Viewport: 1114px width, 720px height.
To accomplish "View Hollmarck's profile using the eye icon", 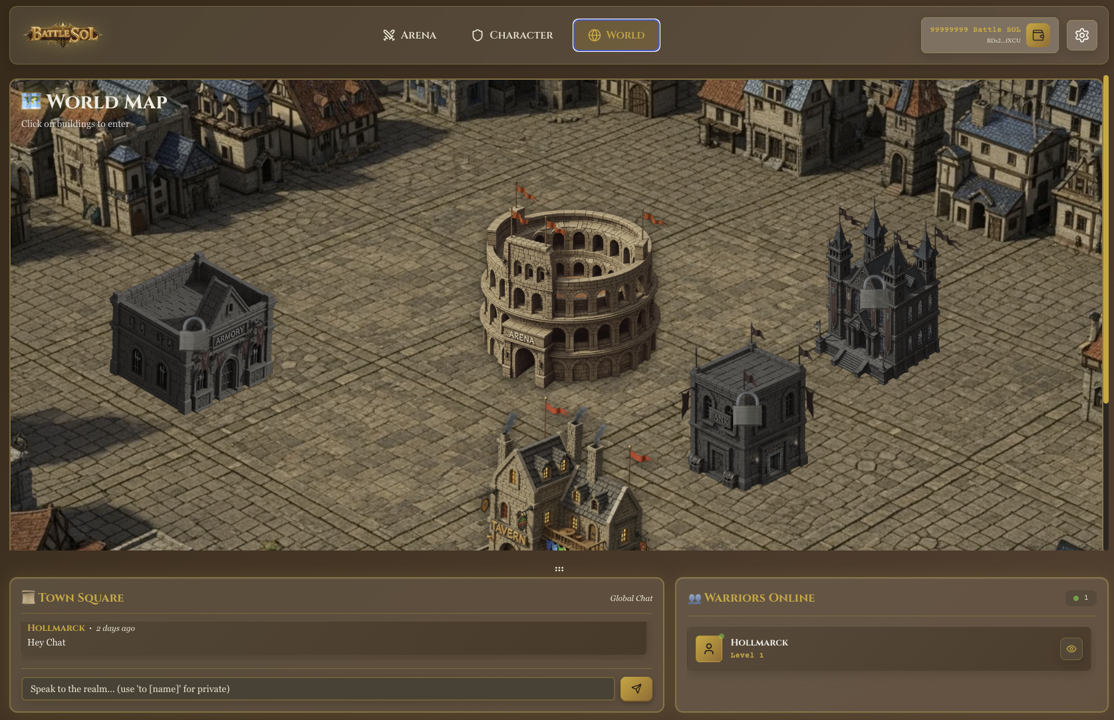I will [x=1071, y=649].
